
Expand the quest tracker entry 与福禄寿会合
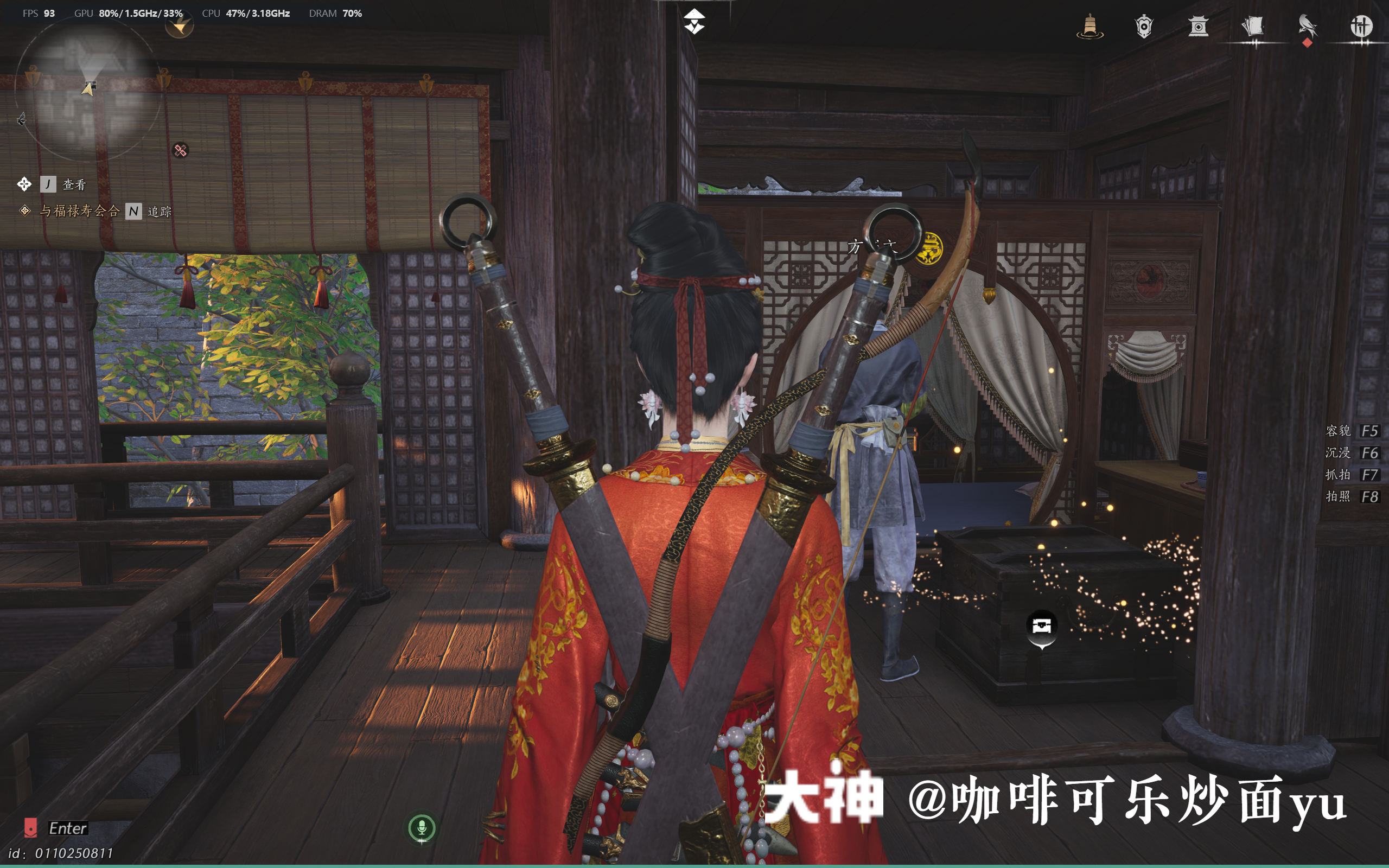pos(80,212)
